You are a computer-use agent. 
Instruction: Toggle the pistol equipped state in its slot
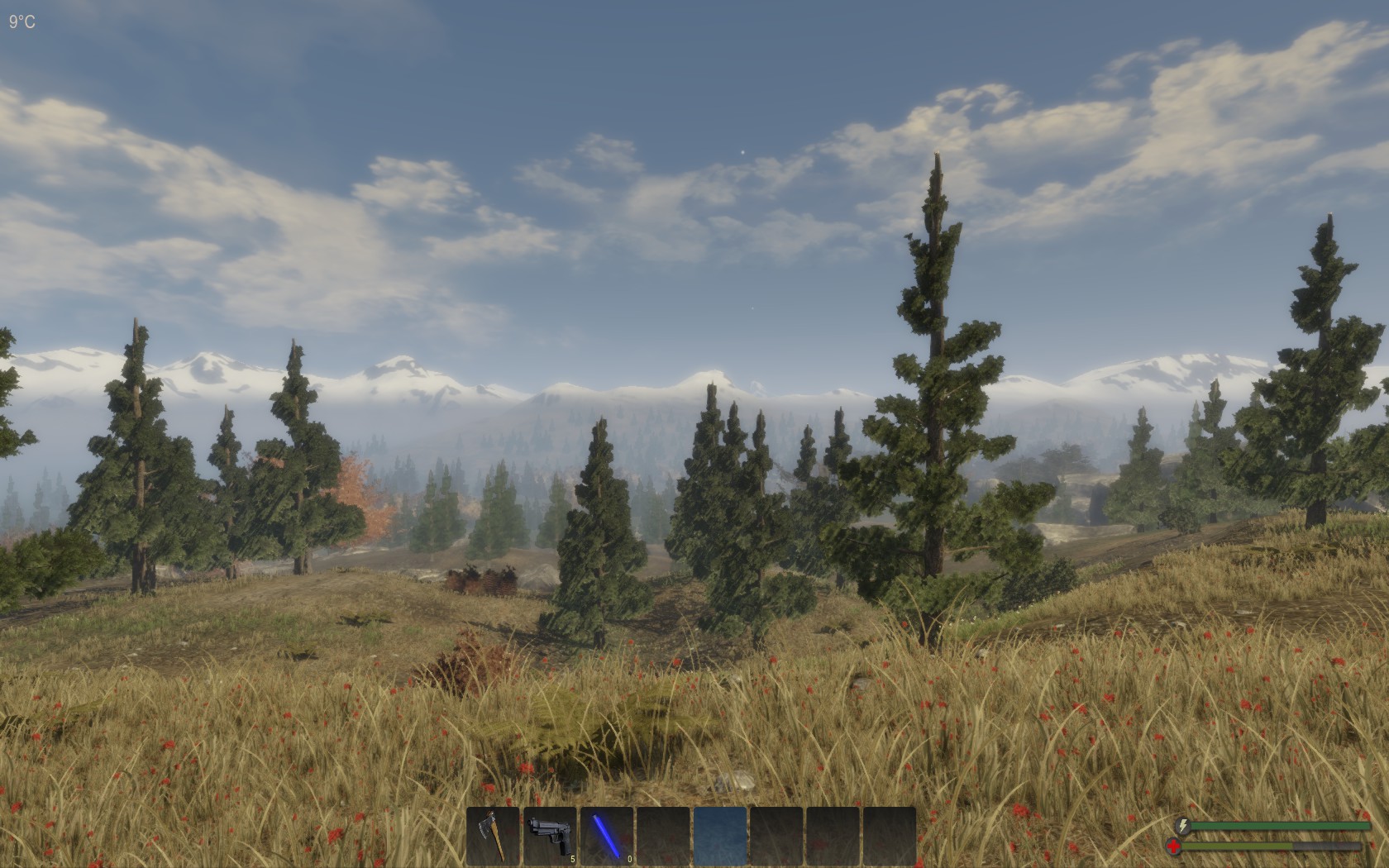[551, 837]
